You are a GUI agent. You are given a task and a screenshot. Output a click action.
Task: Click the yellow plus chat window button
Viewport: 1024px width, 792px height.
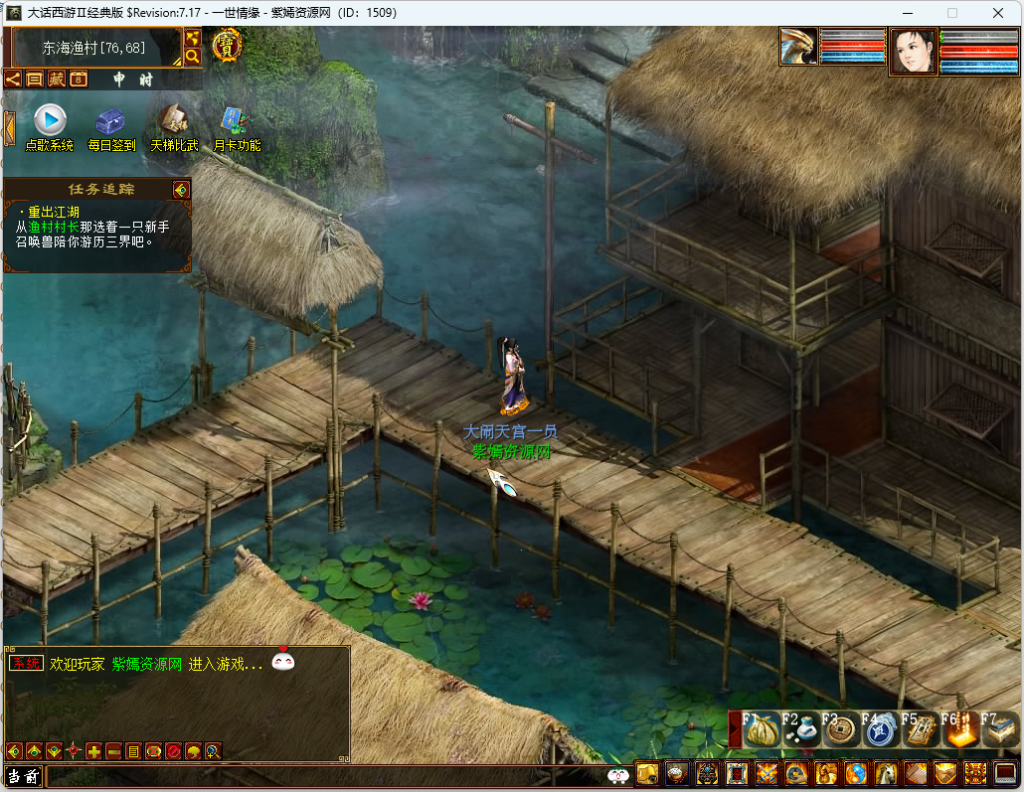[94, 751]
